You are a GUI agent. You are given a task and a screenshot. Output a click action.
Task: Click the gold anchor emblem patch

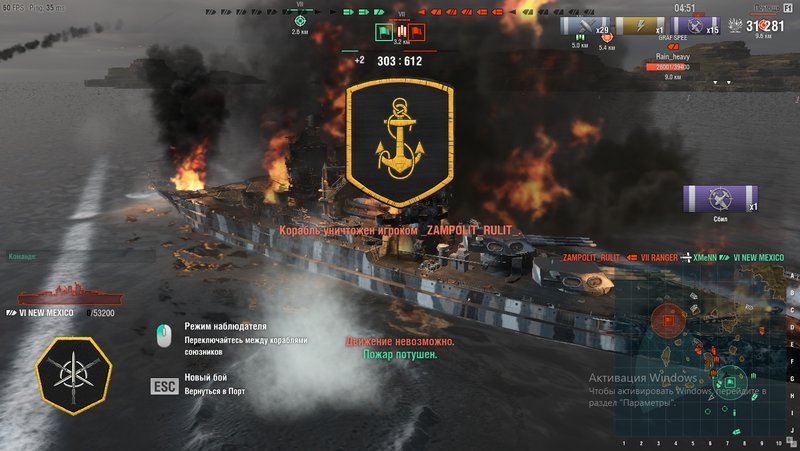click(x=399, y=143)
